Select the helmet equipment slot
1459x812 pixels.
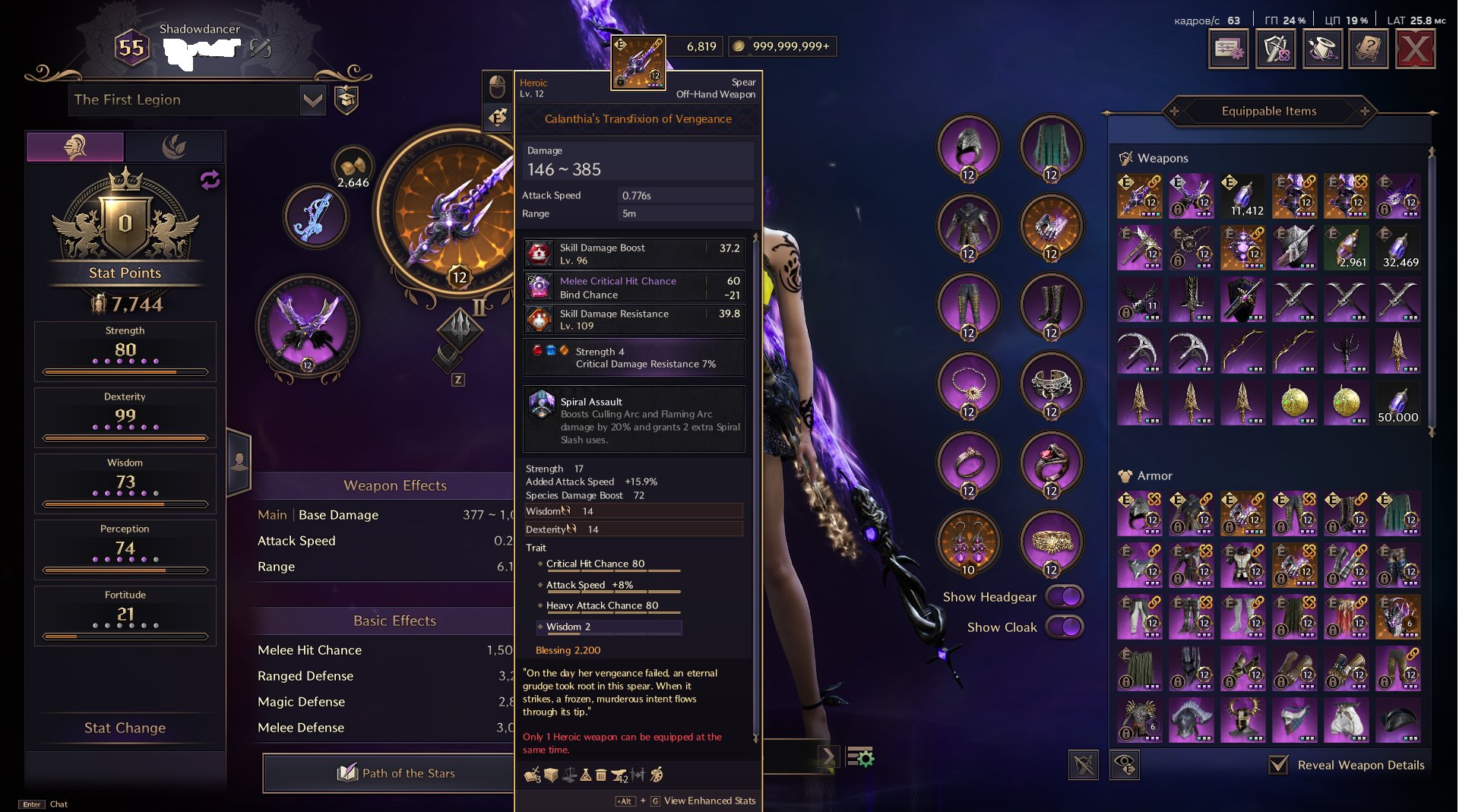[x=968, y=147]
